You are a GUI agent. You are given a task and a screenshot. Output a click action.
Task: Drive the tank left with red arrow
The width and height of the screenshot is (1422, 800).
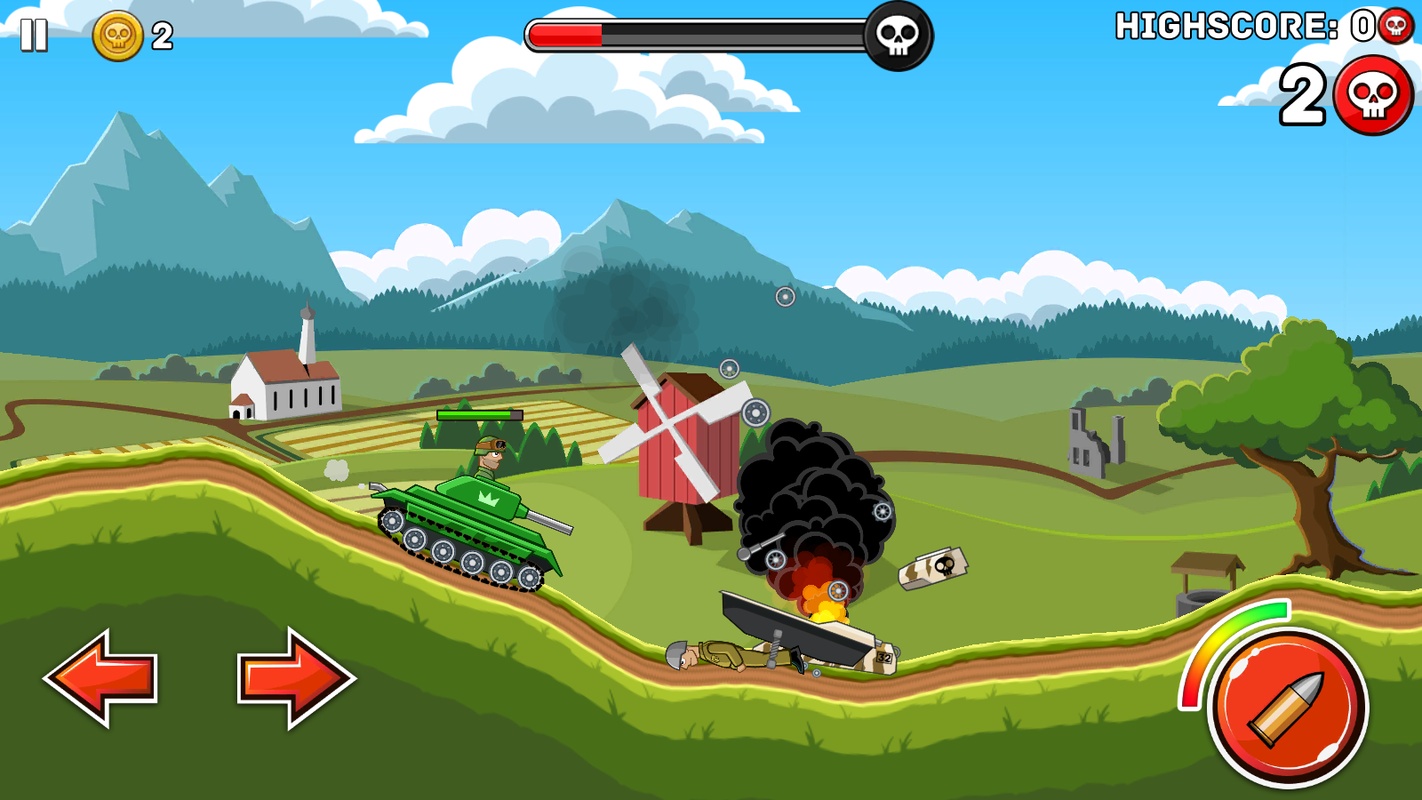[101, 677]
